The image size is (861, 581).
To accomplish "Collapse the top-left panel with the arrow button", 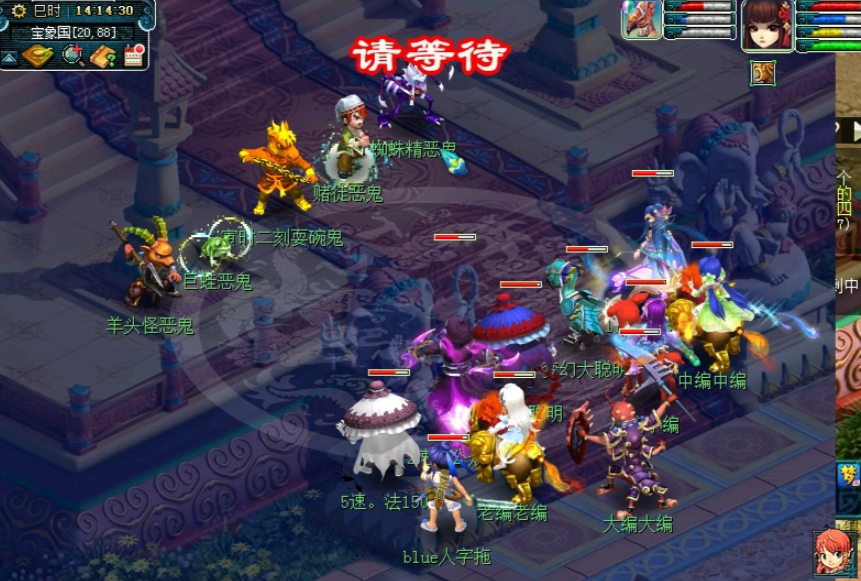I will (9, 58).
